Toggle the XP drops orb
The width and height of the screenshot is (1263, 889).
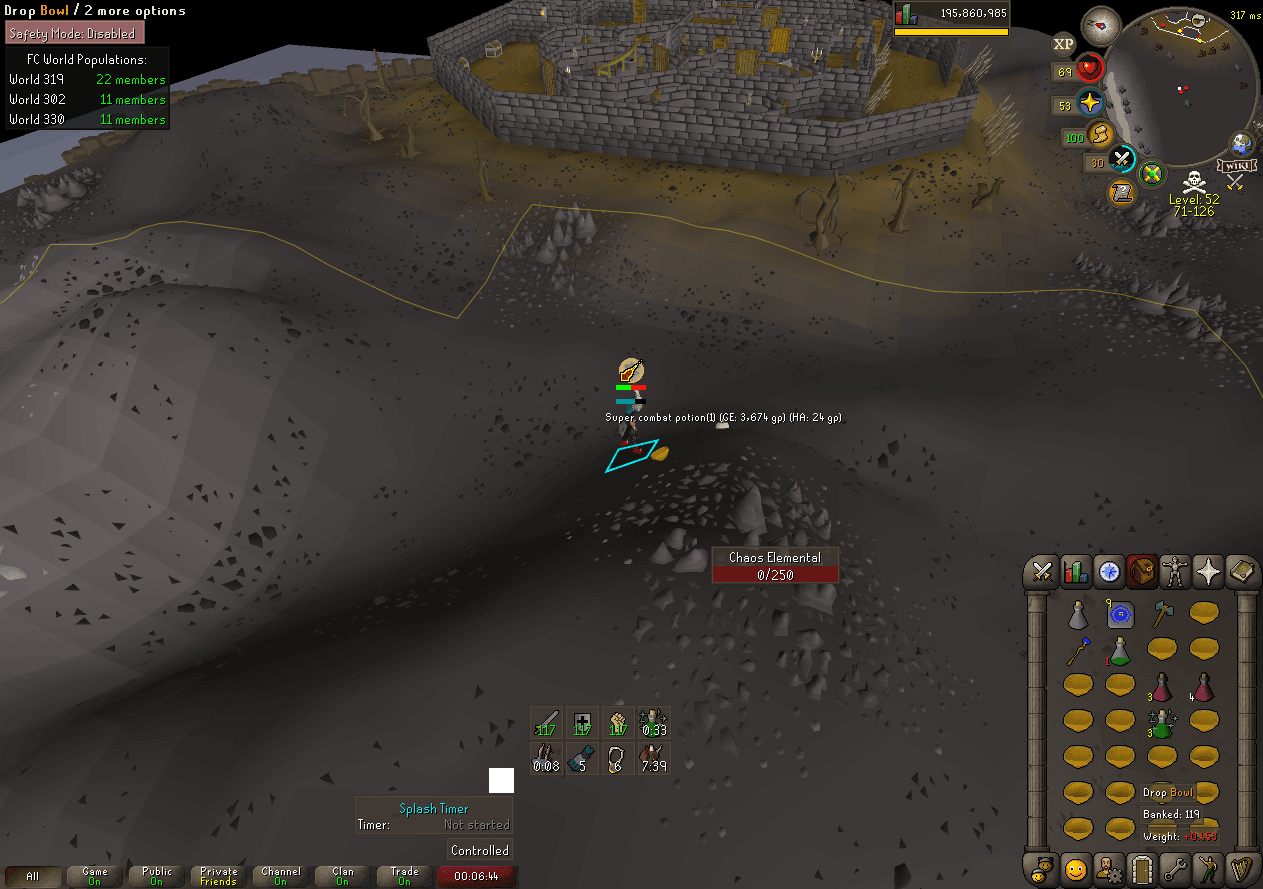[x=1064, y=44]
